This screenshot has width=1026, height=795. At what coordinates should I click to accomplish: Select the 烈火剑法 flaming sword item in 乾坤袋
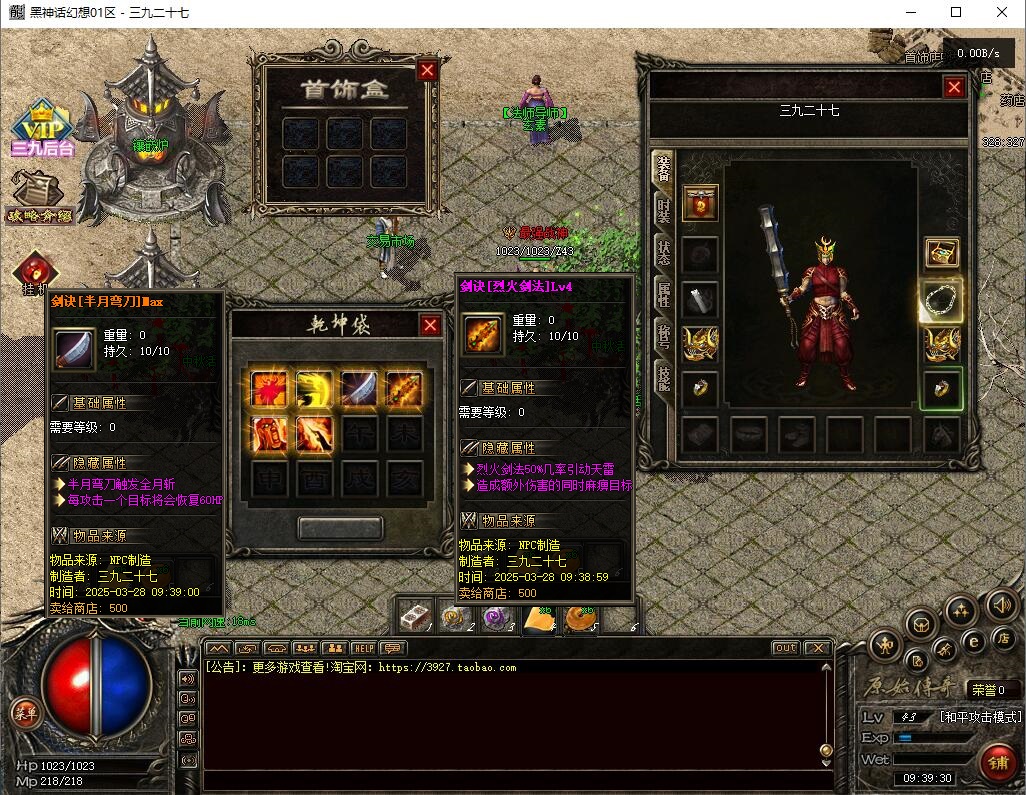[404, 387]
